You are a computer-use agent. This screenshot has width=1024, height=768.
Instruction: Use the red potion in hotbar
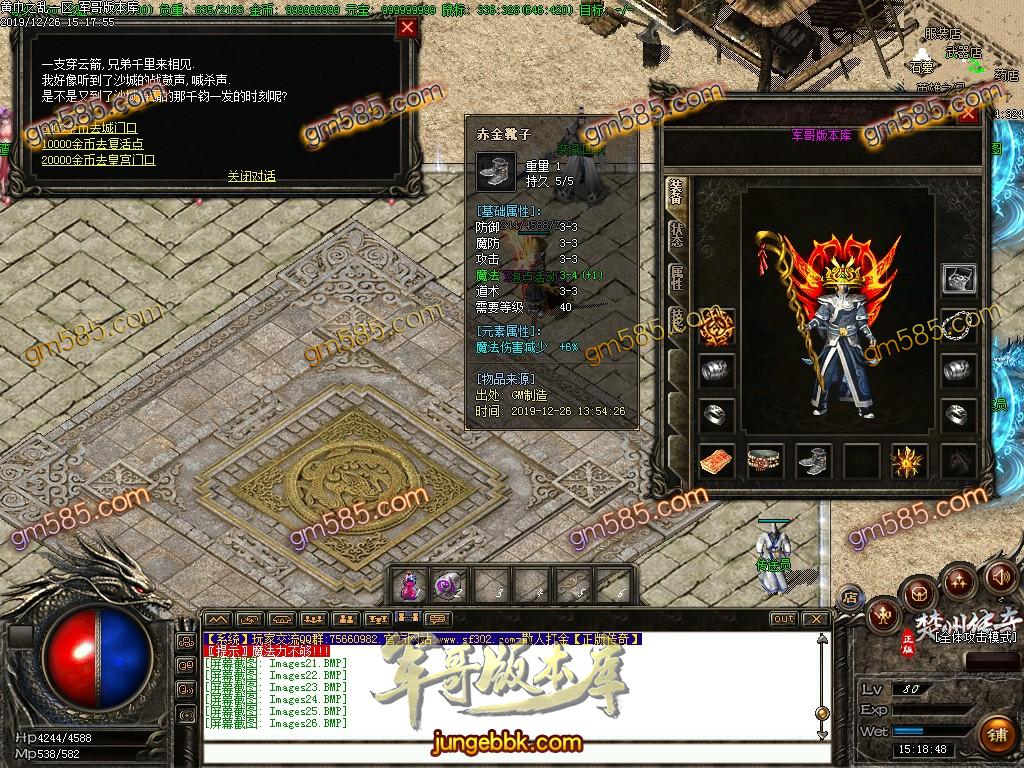tap(409, 586)
